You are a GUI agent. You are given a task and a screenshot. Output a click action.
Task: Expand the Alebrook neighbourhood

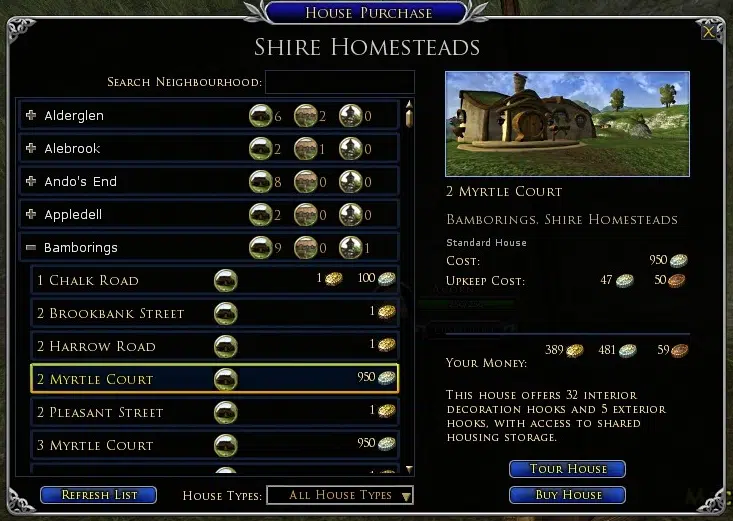(x=31, y=149)
